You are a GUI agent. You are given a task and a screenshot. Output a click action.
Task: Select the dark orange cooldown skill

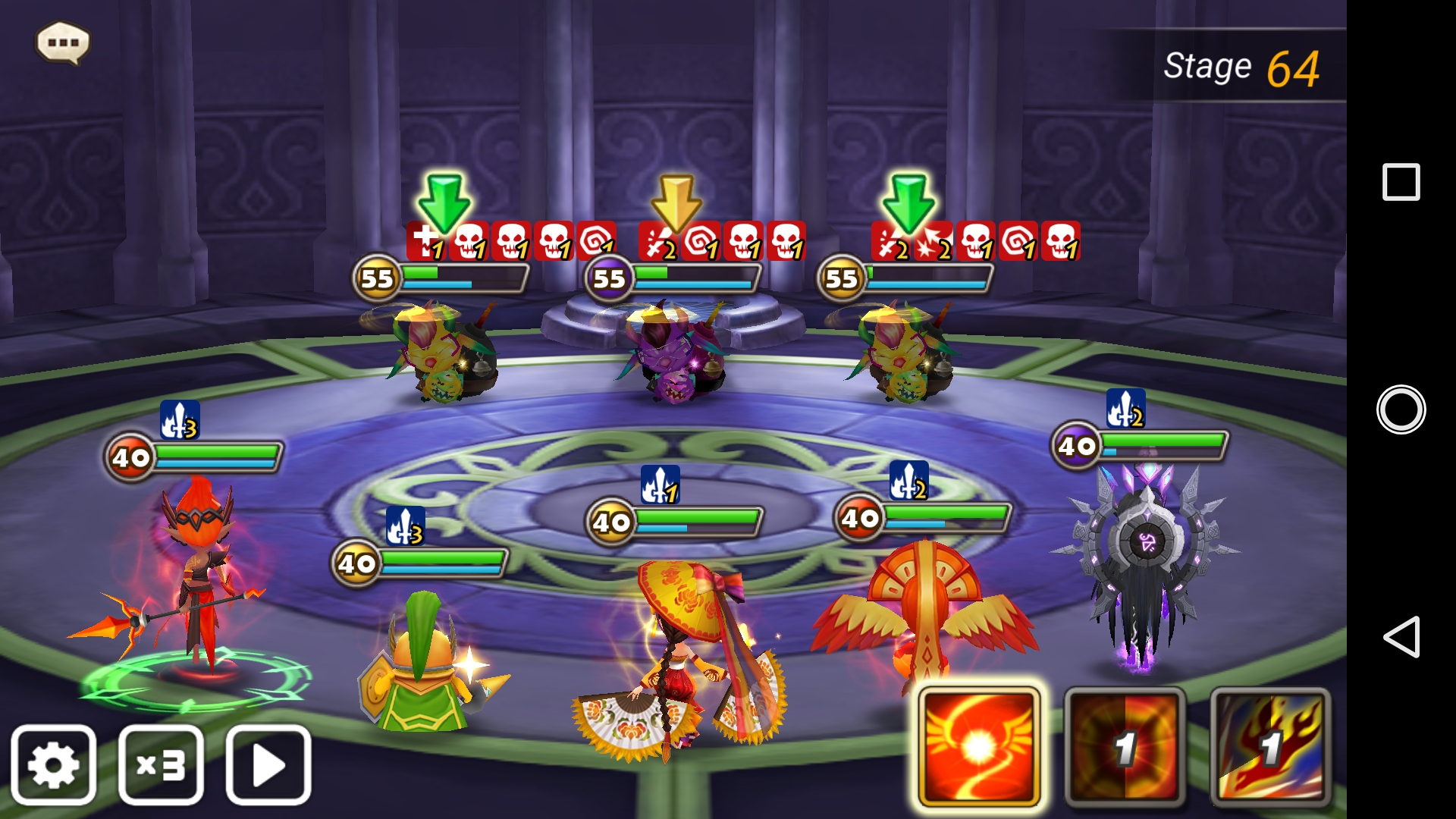[1125, 747]
